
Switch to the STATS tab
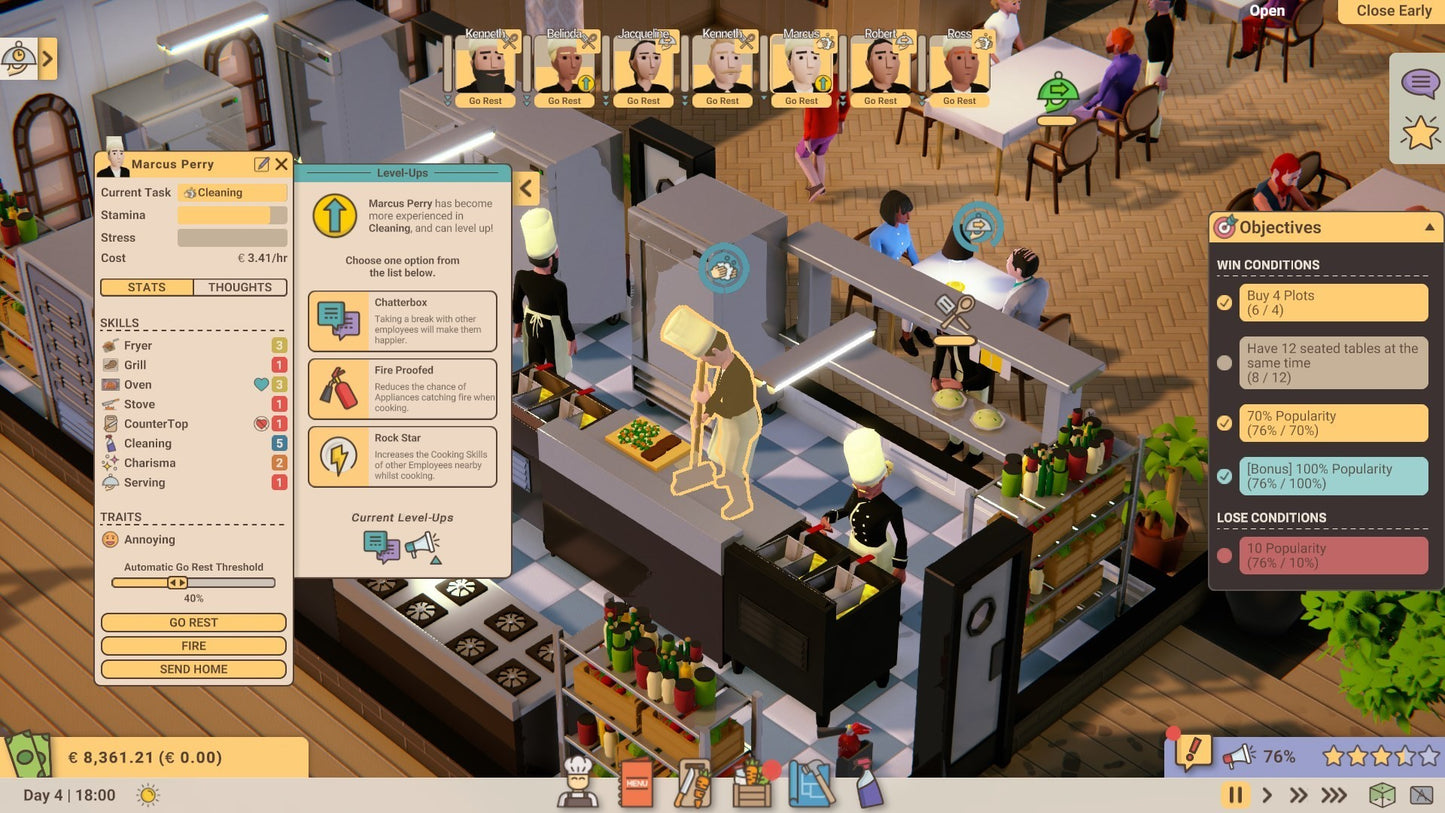click(x=146, y=287)
